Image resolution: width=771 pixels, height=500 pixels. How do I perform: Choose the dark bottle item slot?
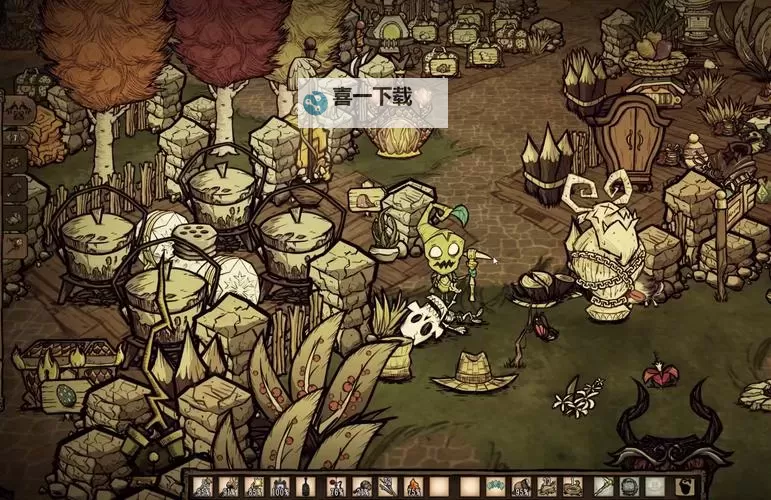[307, 487]
